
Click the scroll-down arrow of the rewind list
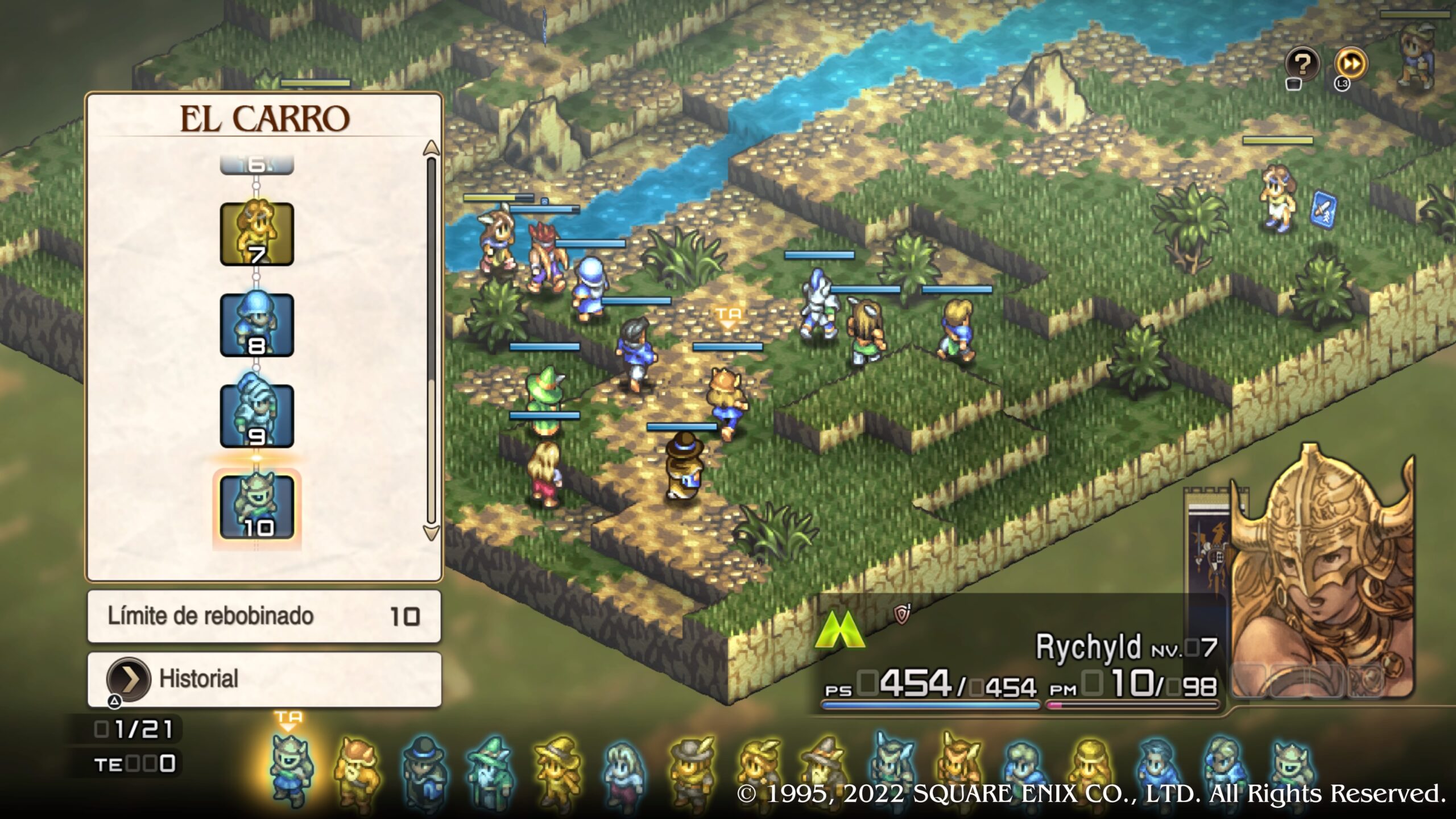[431, 533]
